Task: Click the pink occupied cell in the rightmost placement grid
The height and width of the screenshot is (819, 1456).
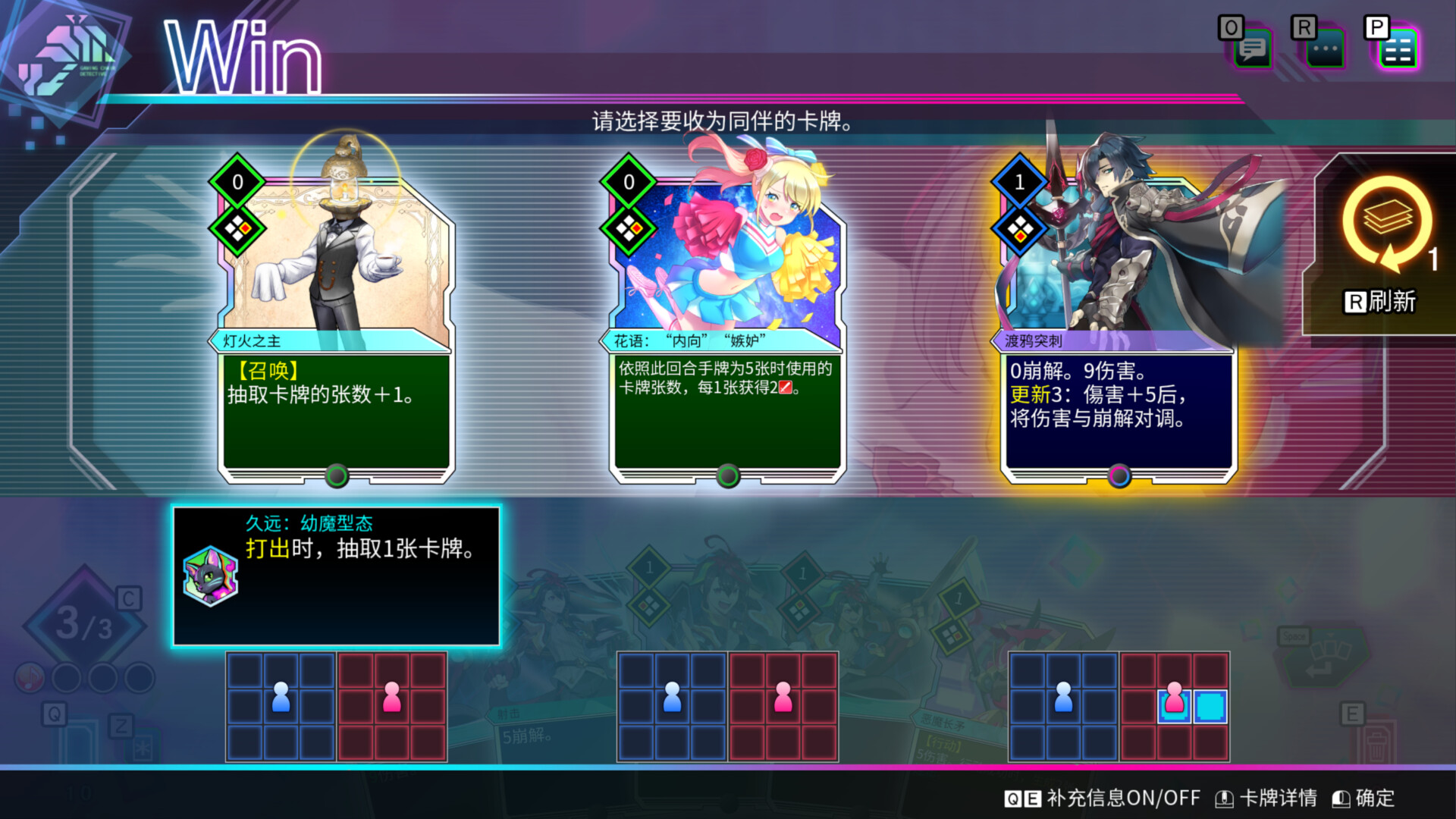Action: [x=1175, y=705]
